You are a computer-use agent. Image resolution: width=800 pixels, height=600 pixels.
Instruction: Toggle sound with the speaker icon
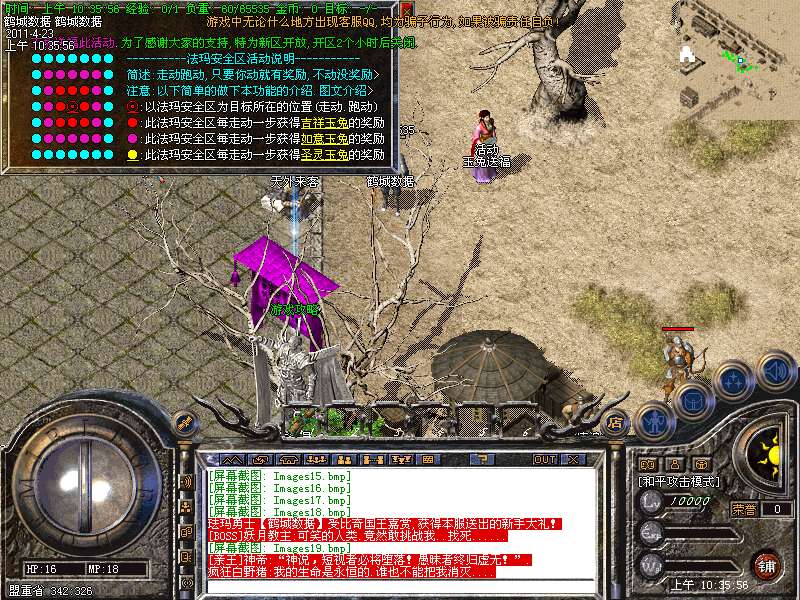(775, 372)
